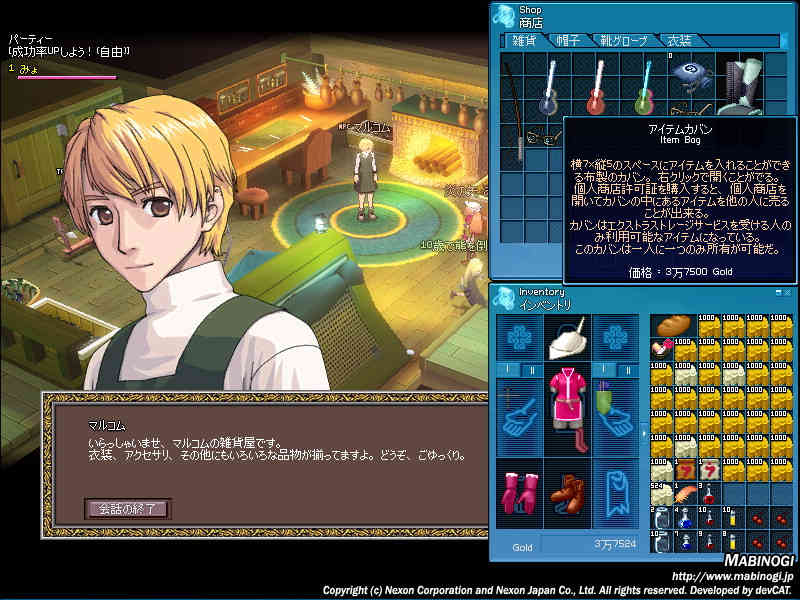Switch to the 雑貨 general goods tab

(523, 41)
